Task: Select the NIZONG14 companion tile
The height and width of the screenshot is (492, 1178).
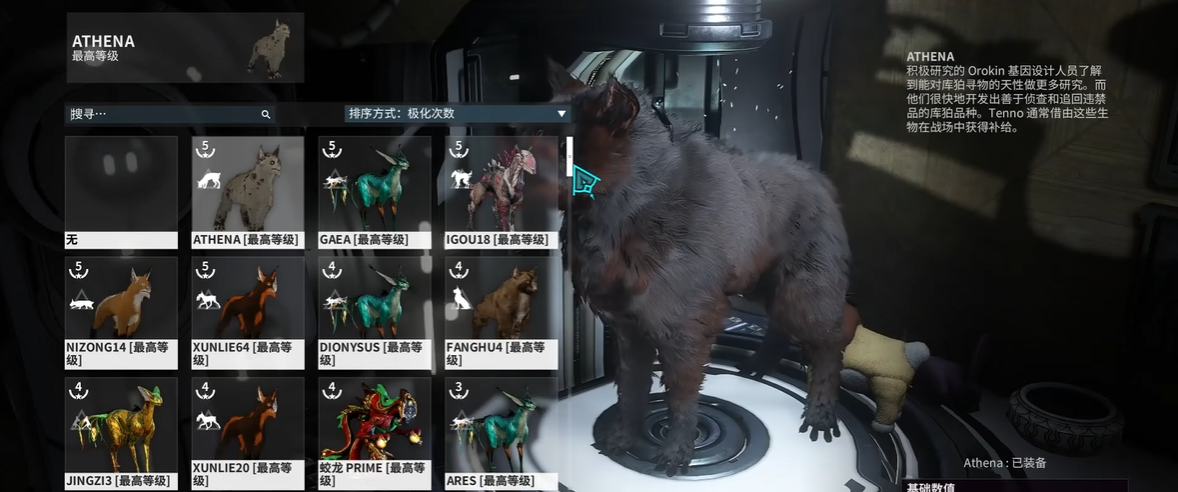Action: [121, 312]
